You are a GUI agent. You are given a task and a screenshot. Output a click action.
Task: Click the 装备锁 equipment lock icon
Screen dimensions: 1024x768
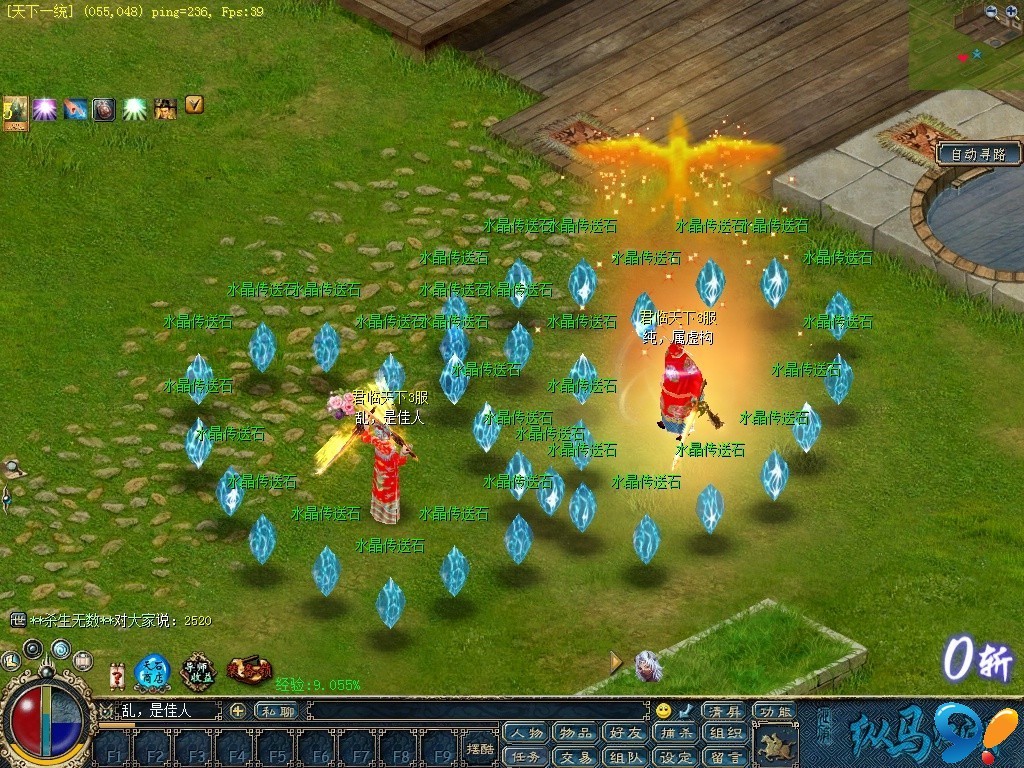click(249, 670)
